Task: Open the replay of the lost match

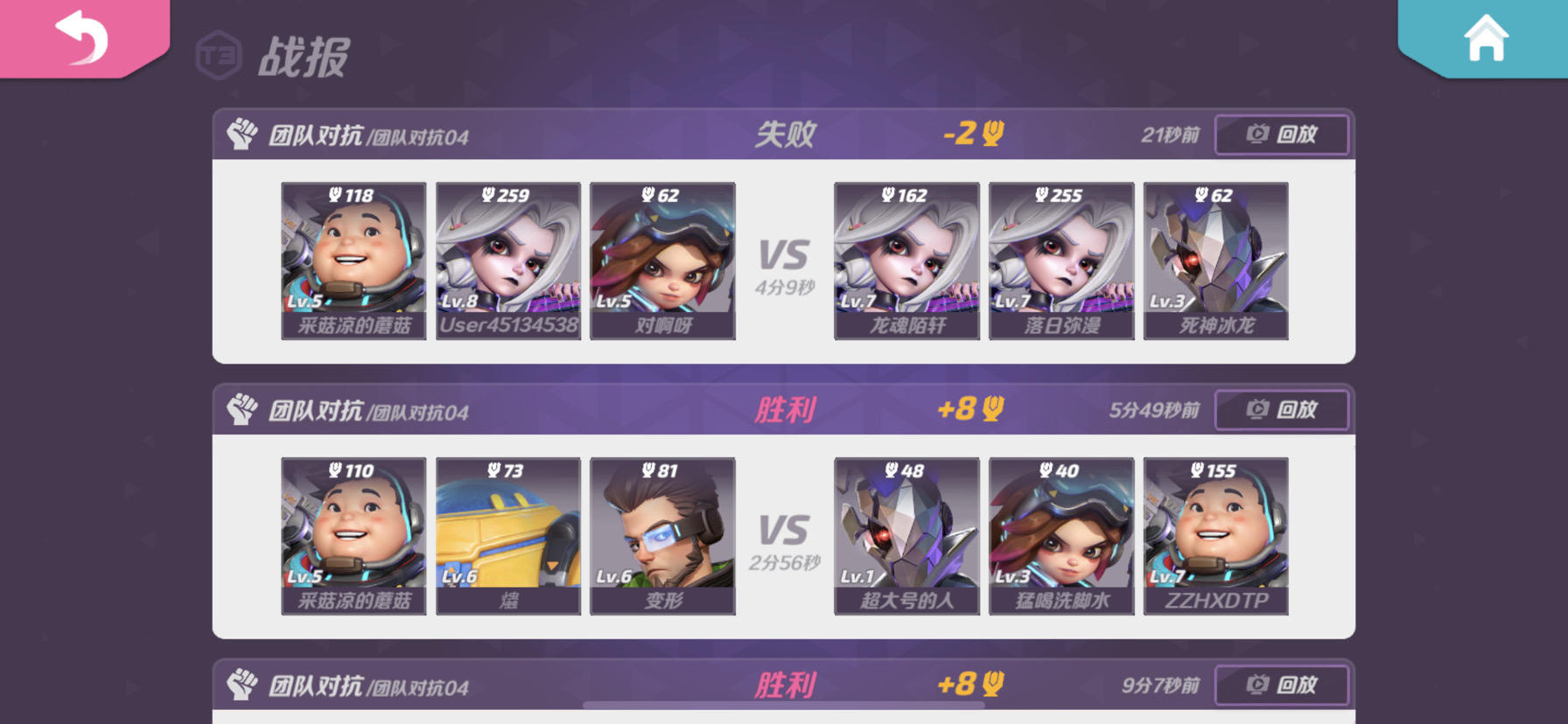Action: [1281, 135]
